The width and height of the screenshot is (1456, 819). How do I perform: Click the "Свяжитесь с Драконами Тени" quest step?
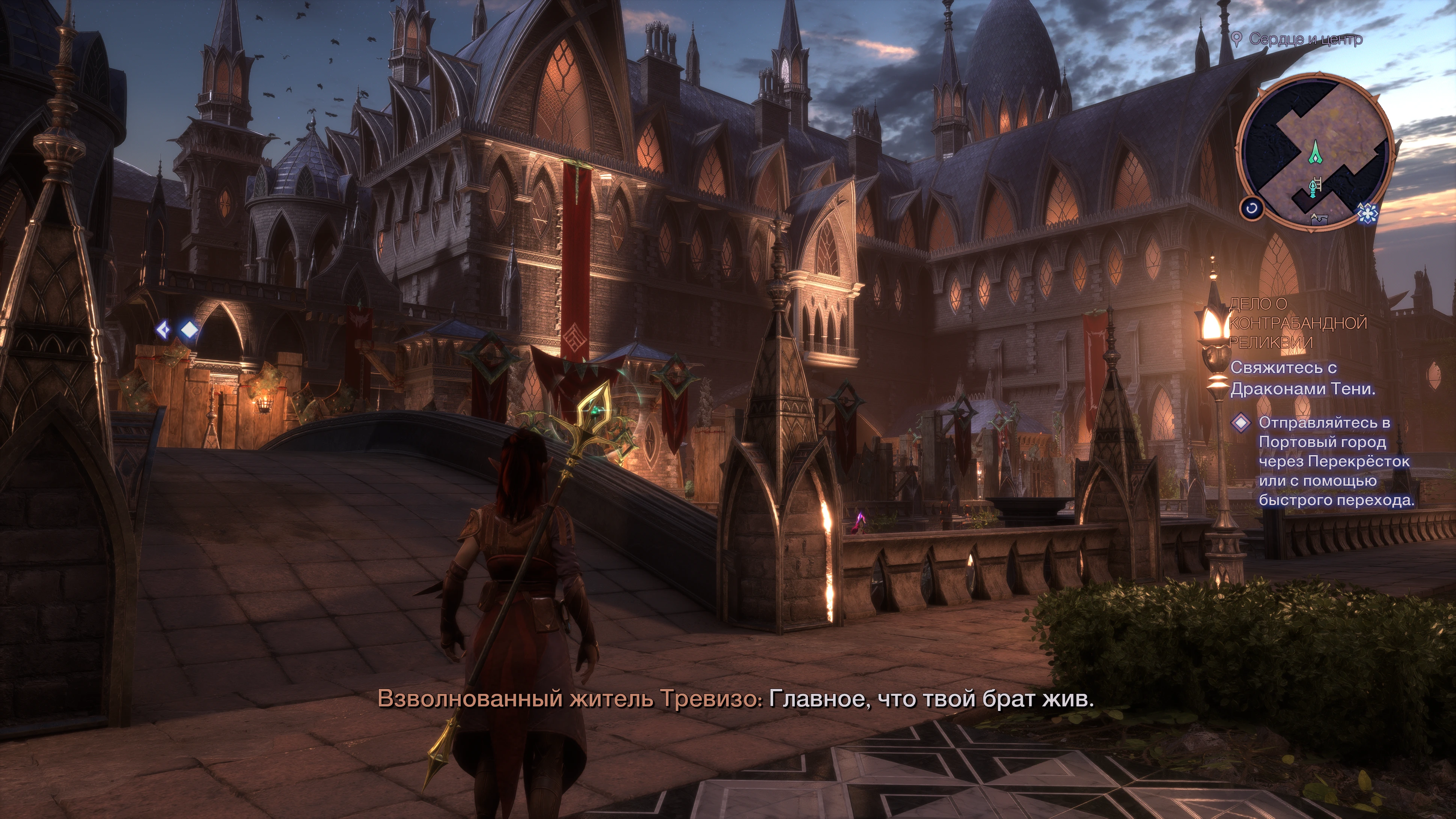click(1302, 378)
